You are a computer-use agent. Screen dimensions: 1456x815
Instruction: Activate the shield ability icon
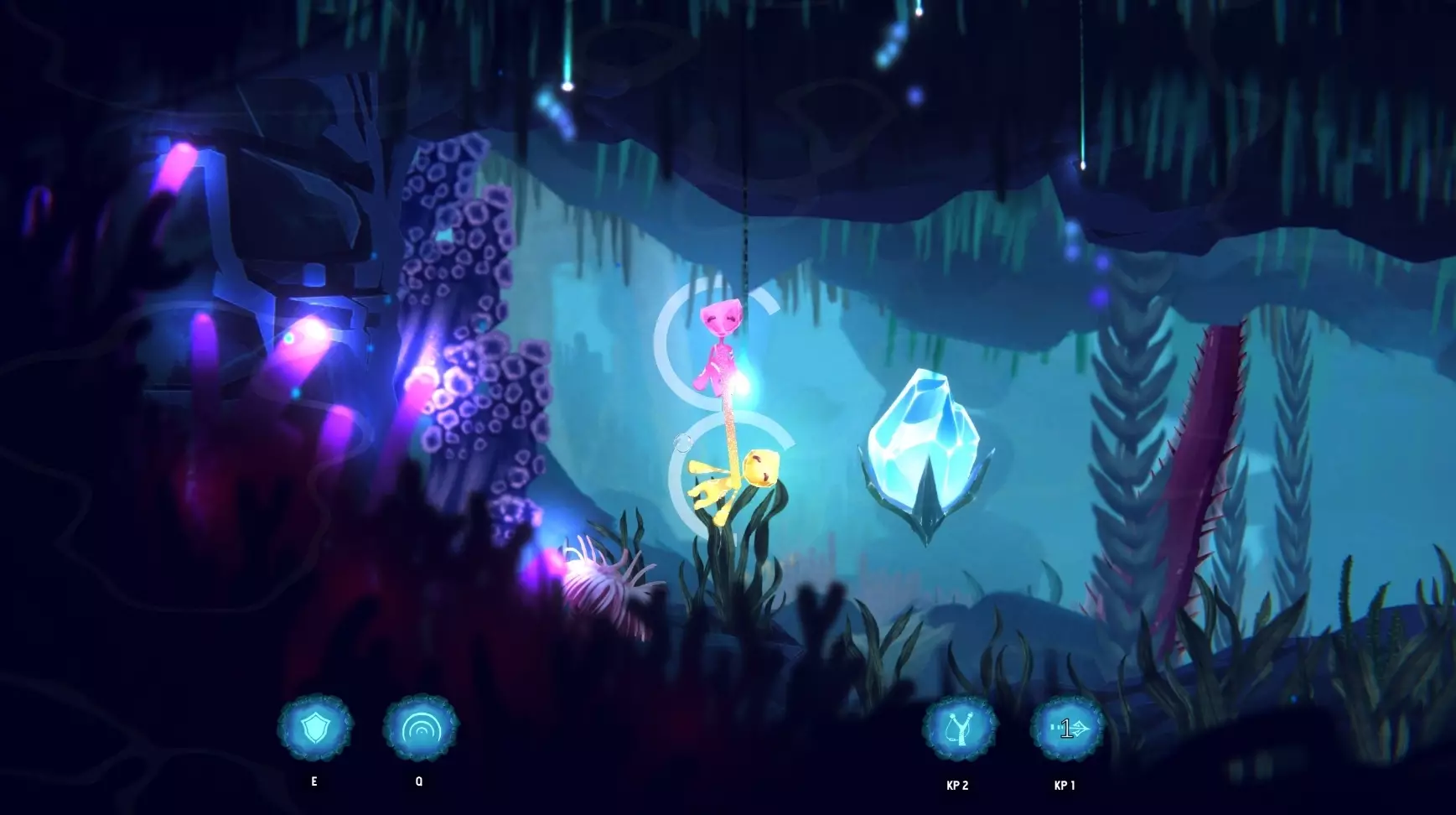(x=315, y=728)
